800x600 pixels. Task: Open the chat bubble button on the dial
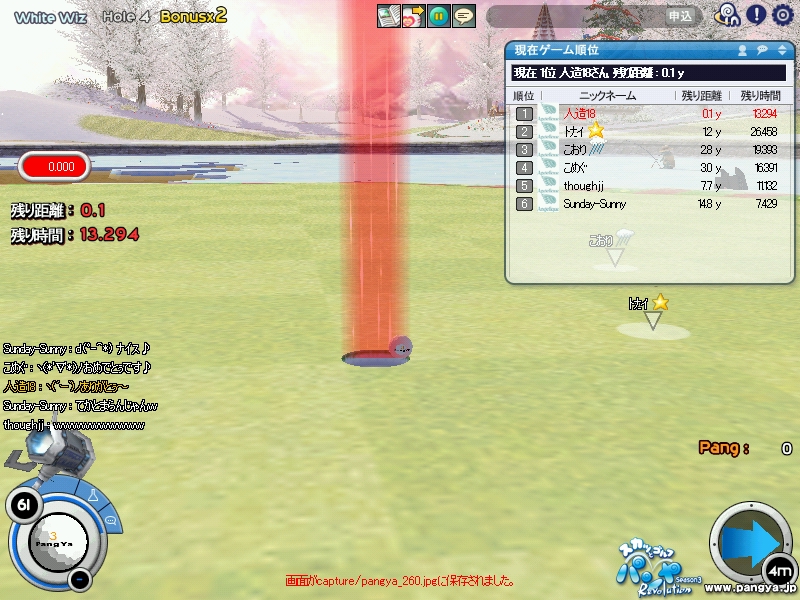tap(111, 520)
